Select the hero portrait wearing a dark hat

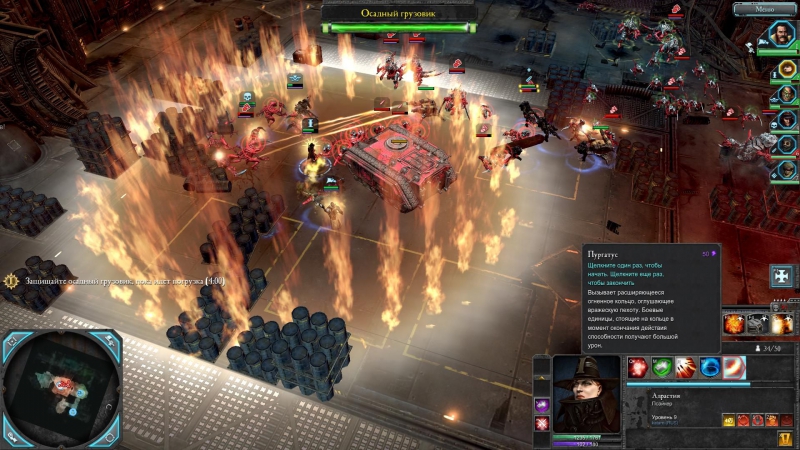(x=787, y=119)
